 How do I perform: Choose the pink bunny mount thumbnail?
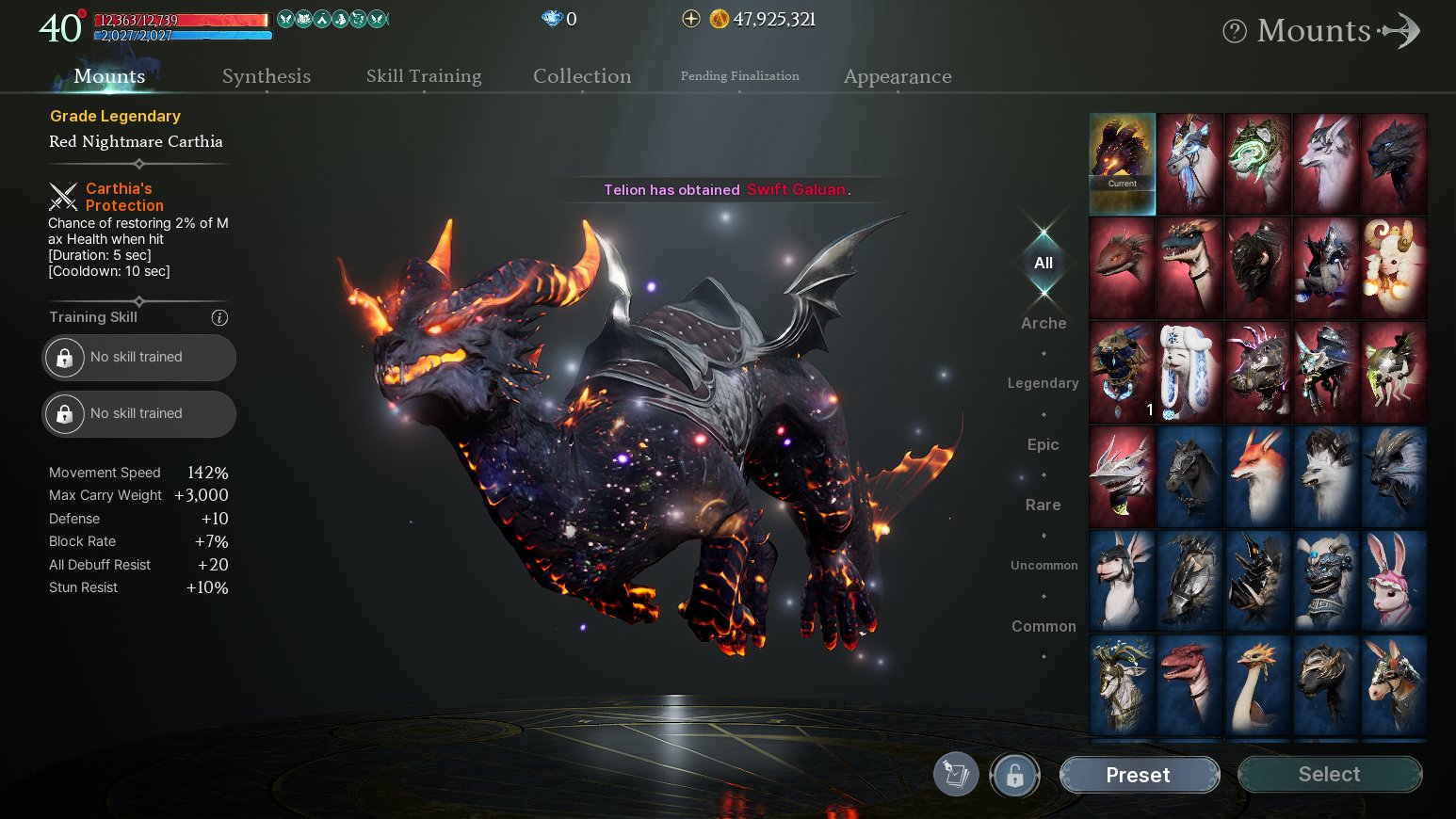click(x=1394, y=581)
